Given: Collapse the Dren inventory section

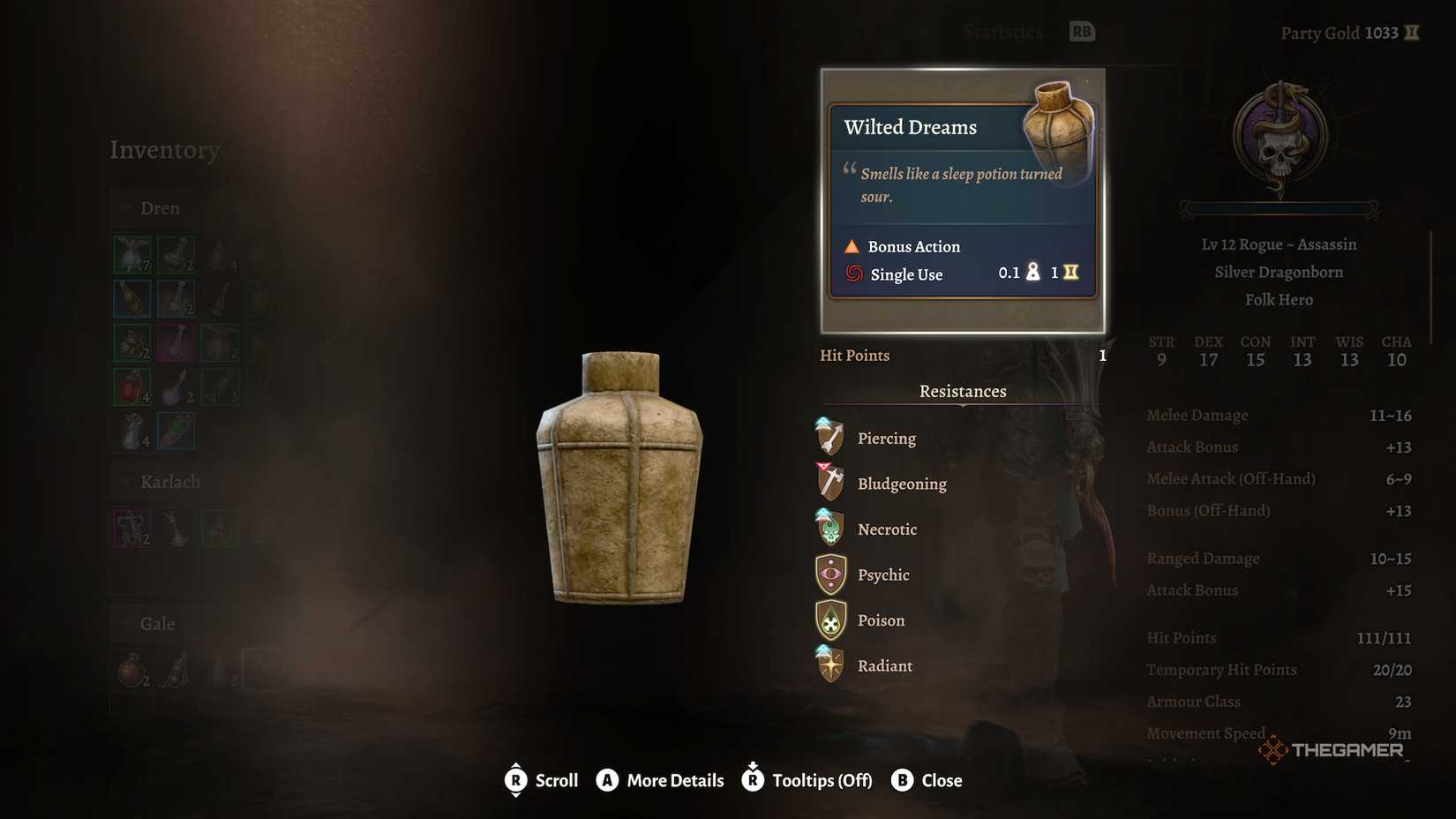Looking at the screenshot, I should pyautogui.click(x=125, y=208).
